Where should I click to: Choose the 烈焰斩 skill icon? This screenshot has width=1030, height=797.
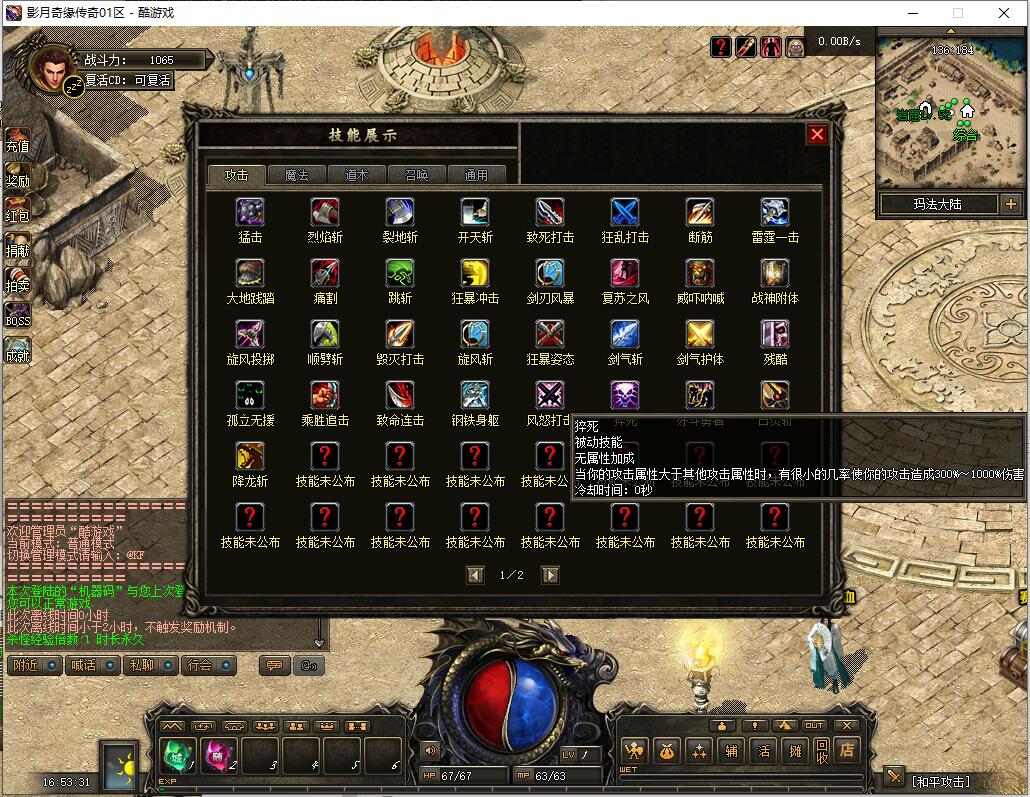[325, 212]
